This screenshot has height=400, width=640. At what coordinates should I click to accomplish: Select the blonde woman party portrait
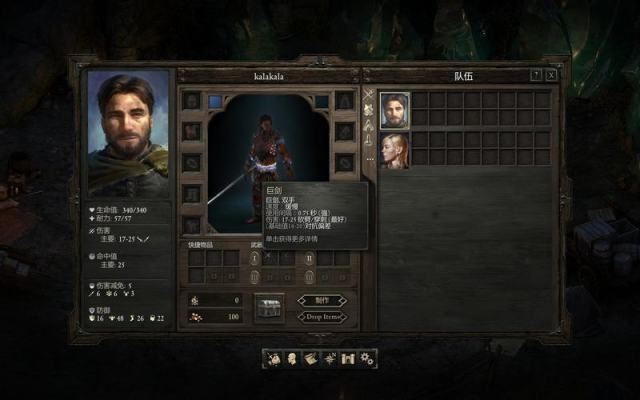point(394,149)
